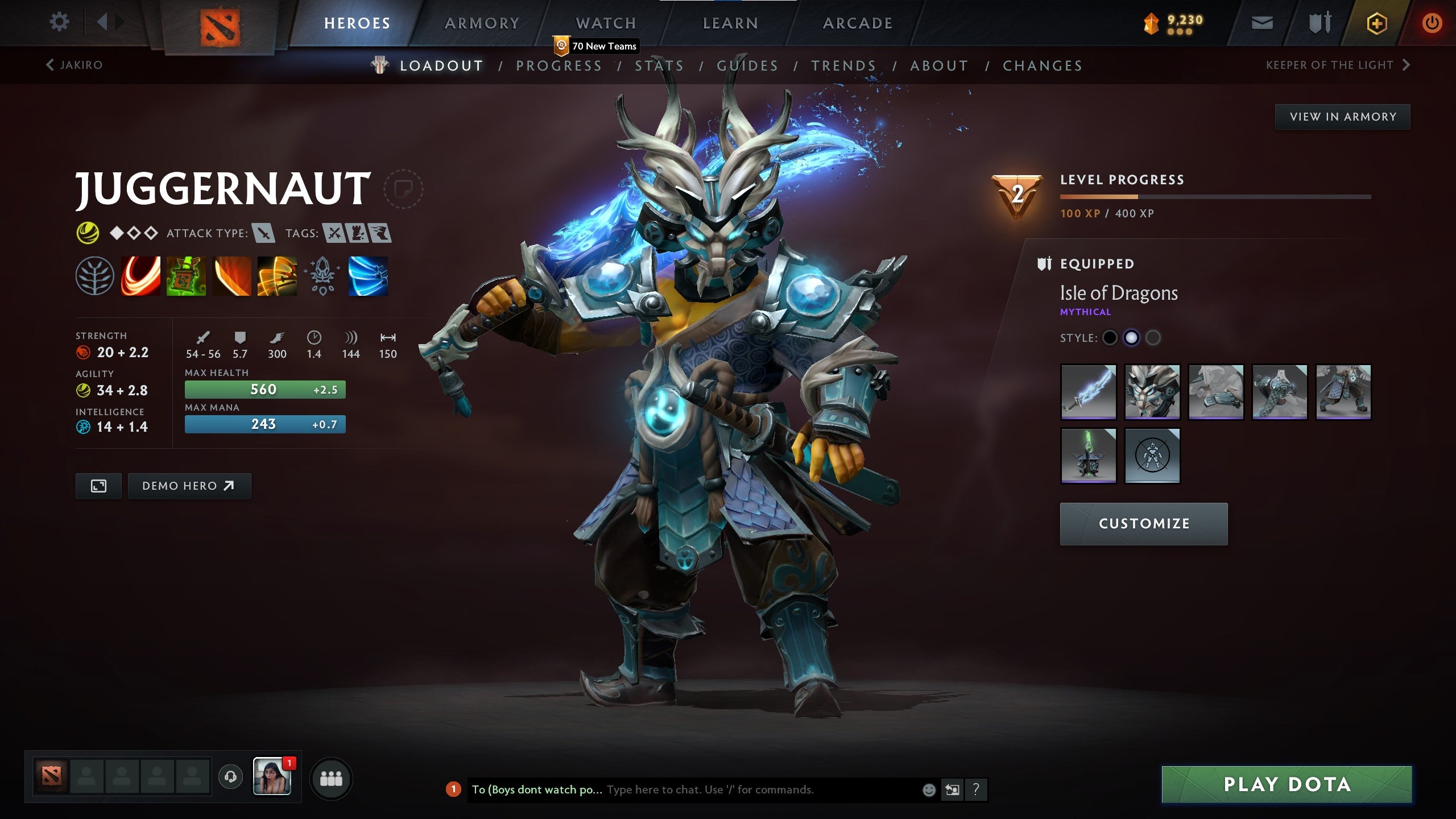The width and height of the screenshot is (1456, 819).
Task: Click the Demo Hero button
Action: [189, 485]
